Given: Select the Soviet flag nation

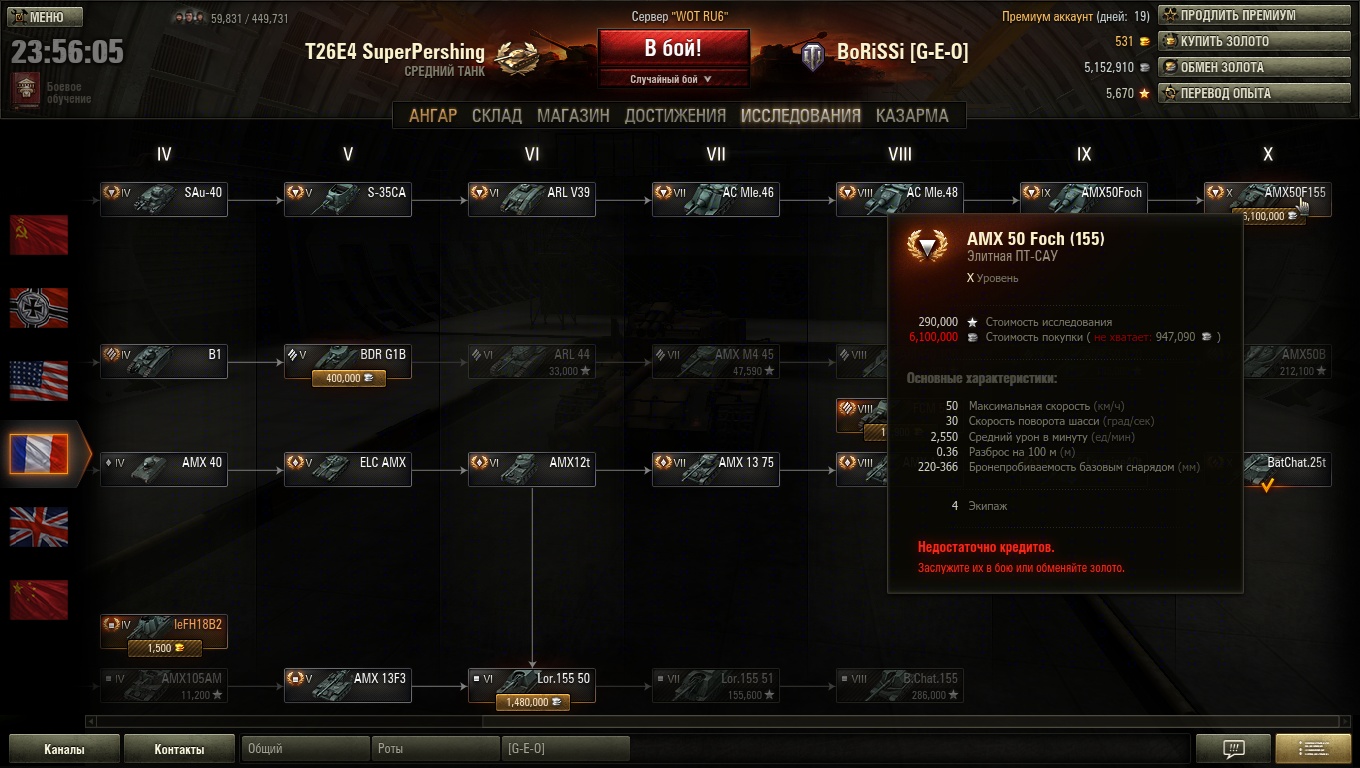Looking at the screenshot, I should (x=39, y=235).
